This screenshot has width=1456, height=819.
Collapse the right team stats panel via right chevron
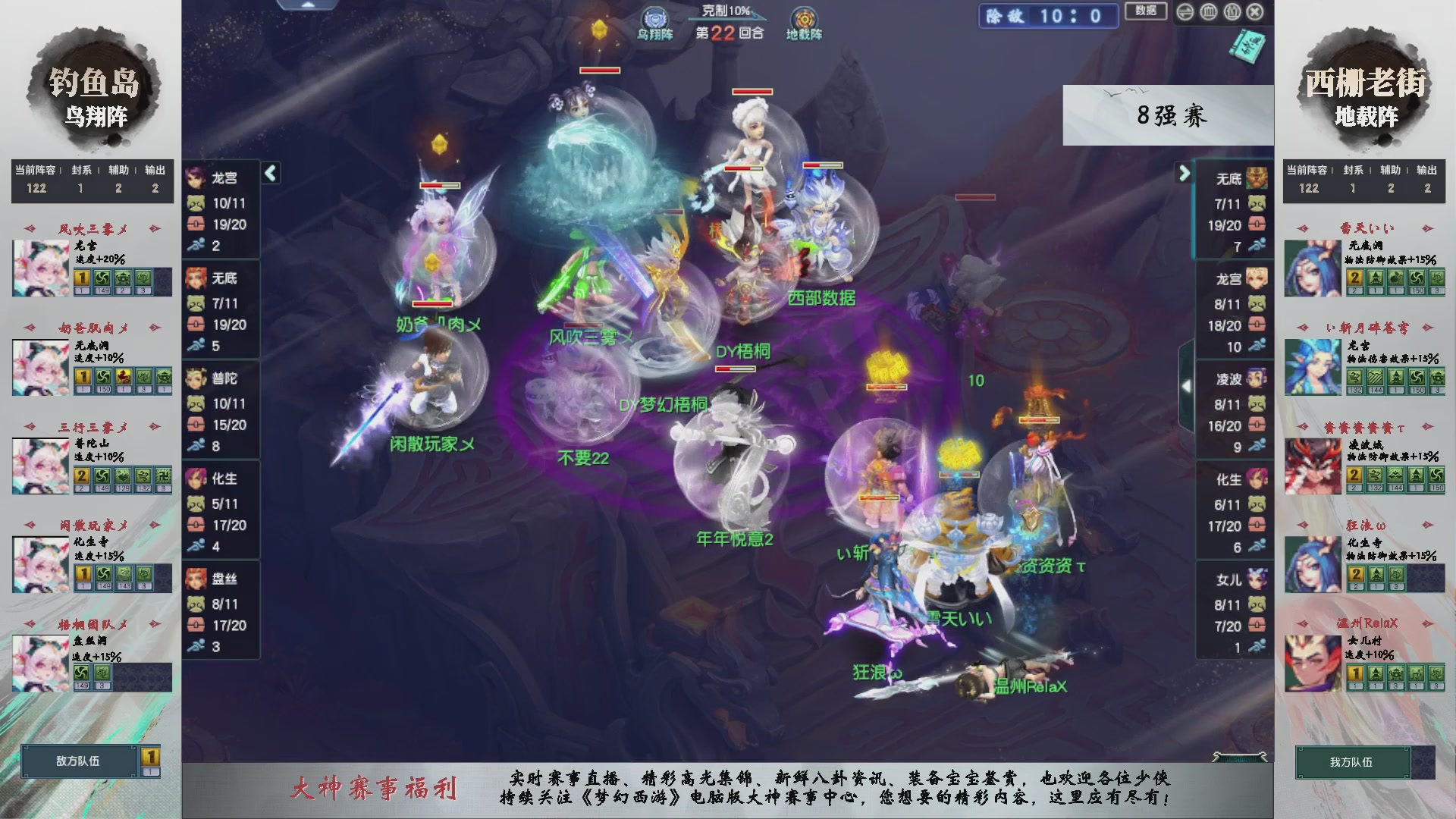pyautogui.click(x=1184, y=174)
